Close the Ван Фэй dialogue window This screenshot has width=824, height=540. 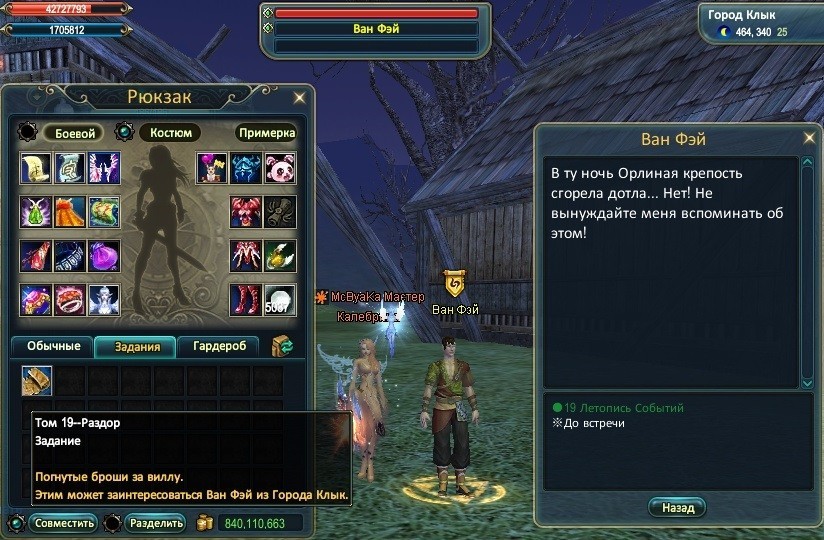point(808,138)
